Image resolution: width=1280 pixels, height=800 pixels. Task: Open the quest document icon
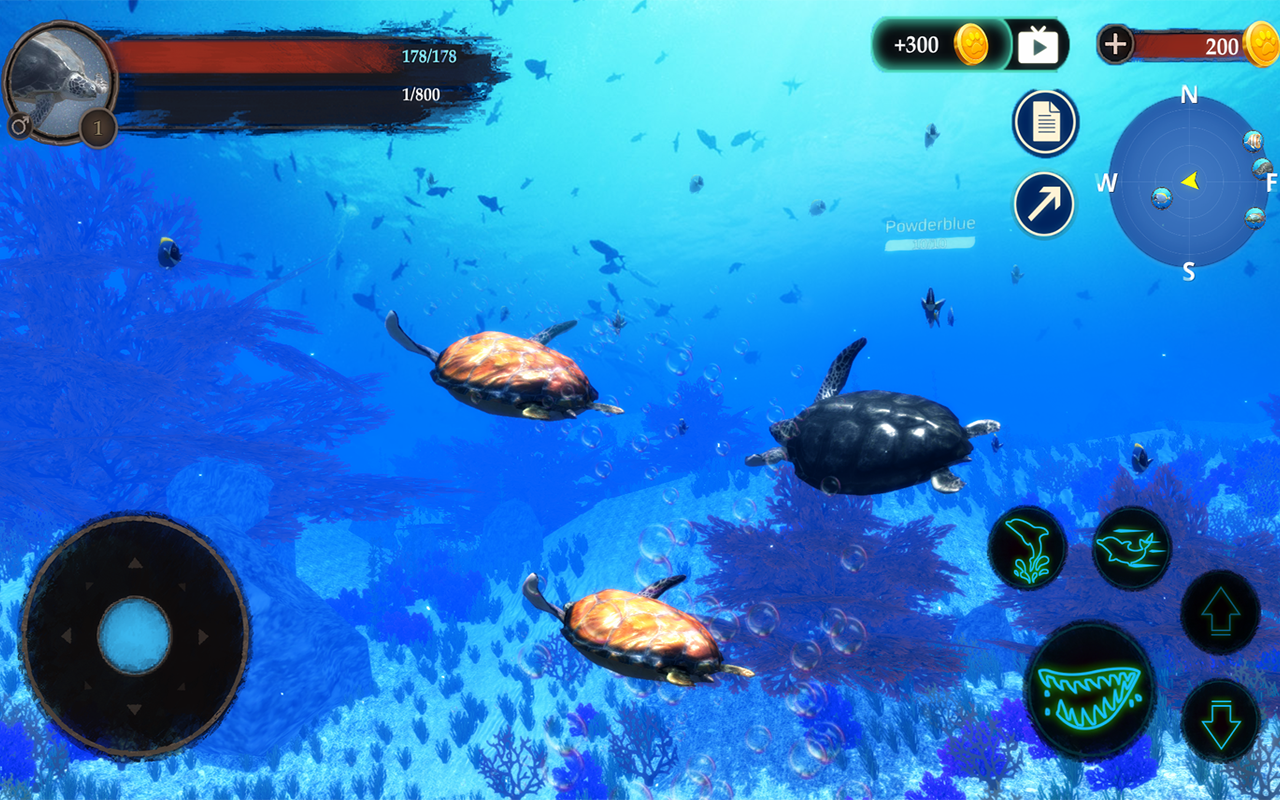[1045, 123]
